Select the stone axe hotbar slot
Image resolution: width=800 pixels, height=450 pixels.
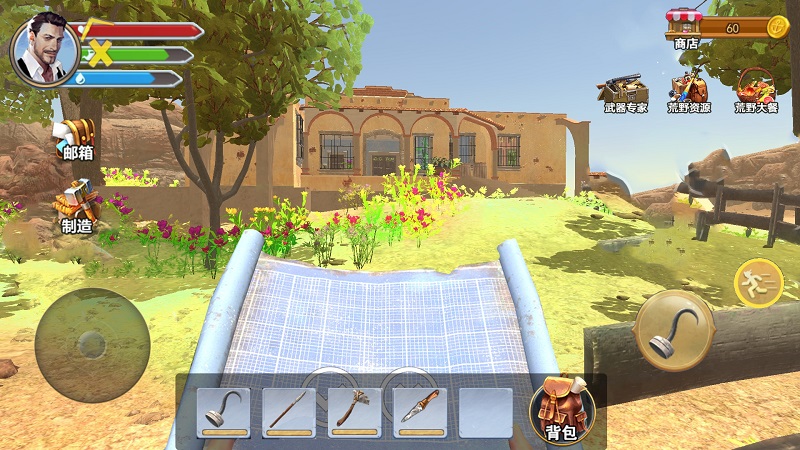[354, 411]
